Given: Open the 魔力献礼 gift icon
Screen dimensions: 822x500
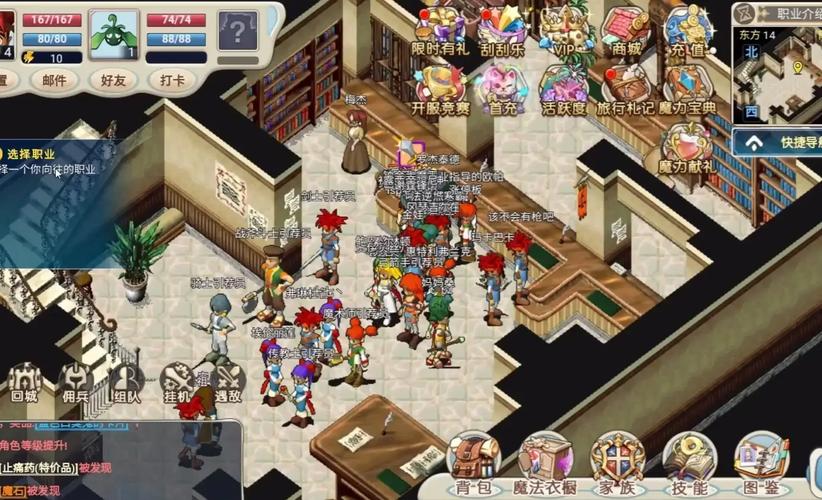Looking at the screenshot, I should point(686,148).
